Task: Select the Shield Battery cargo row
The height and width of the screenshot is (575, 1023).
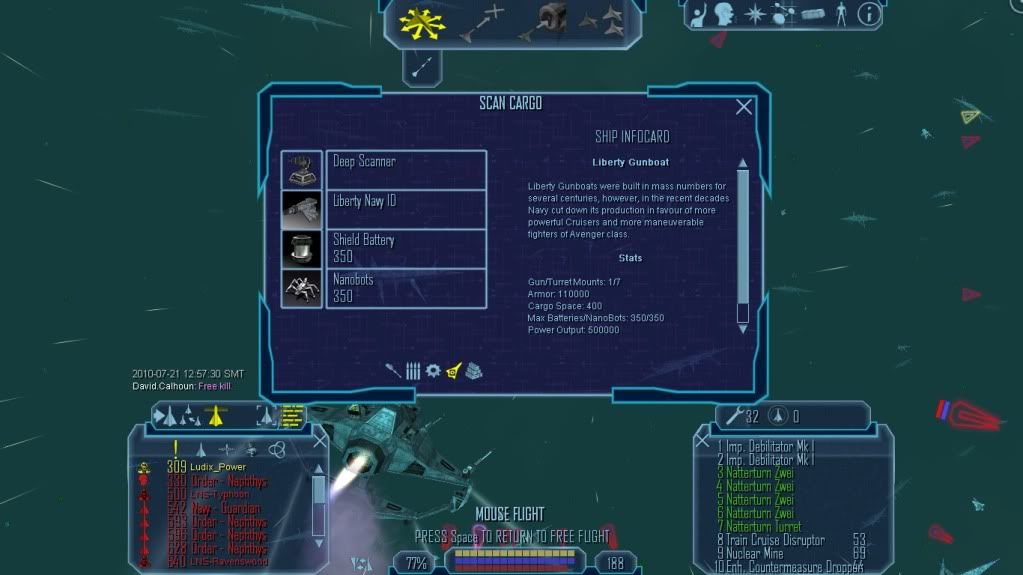Action: (406, 248)
